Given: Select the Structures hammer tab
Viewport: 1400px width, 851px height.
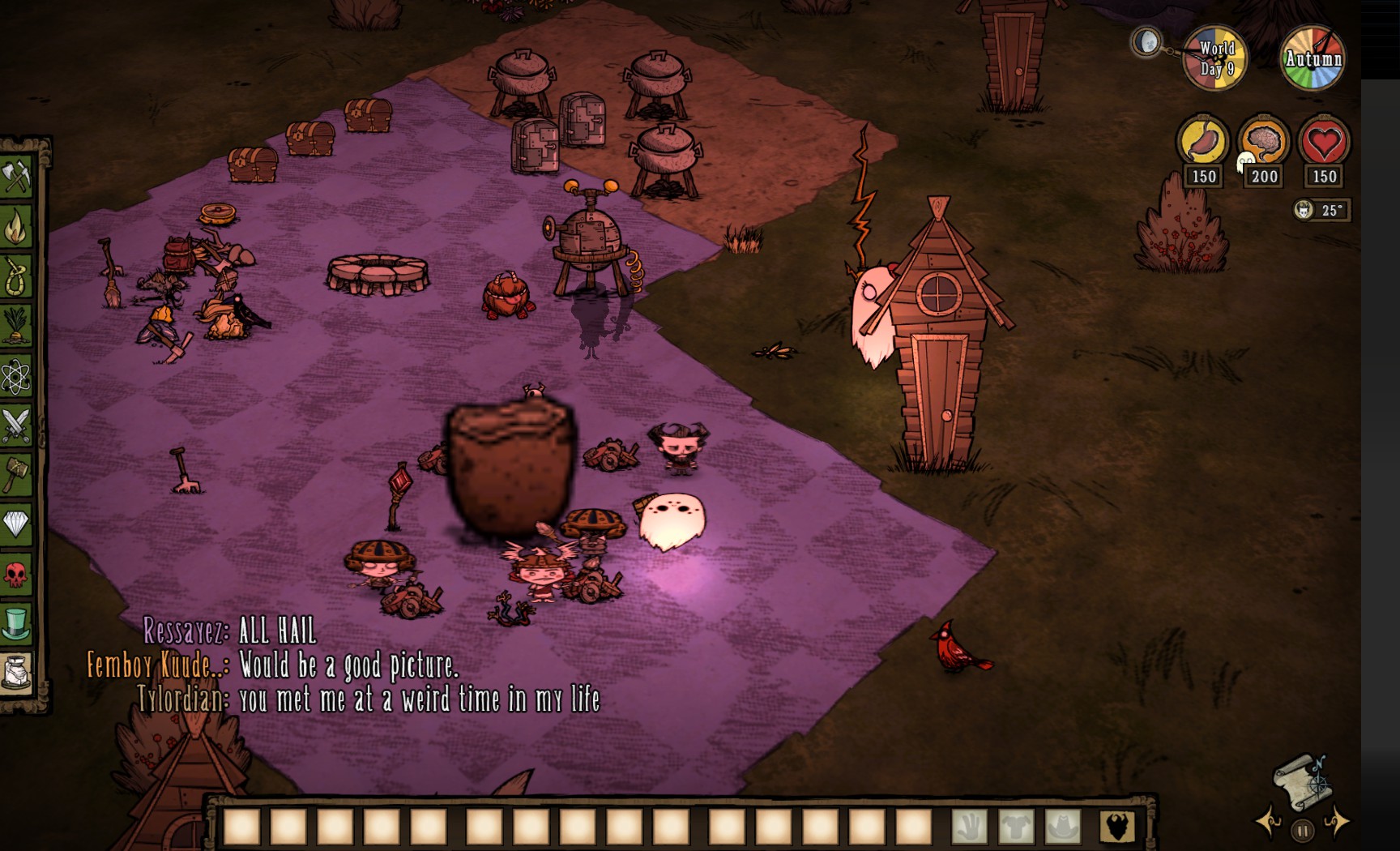Looking at the screenshot, I should pos(16,475).
